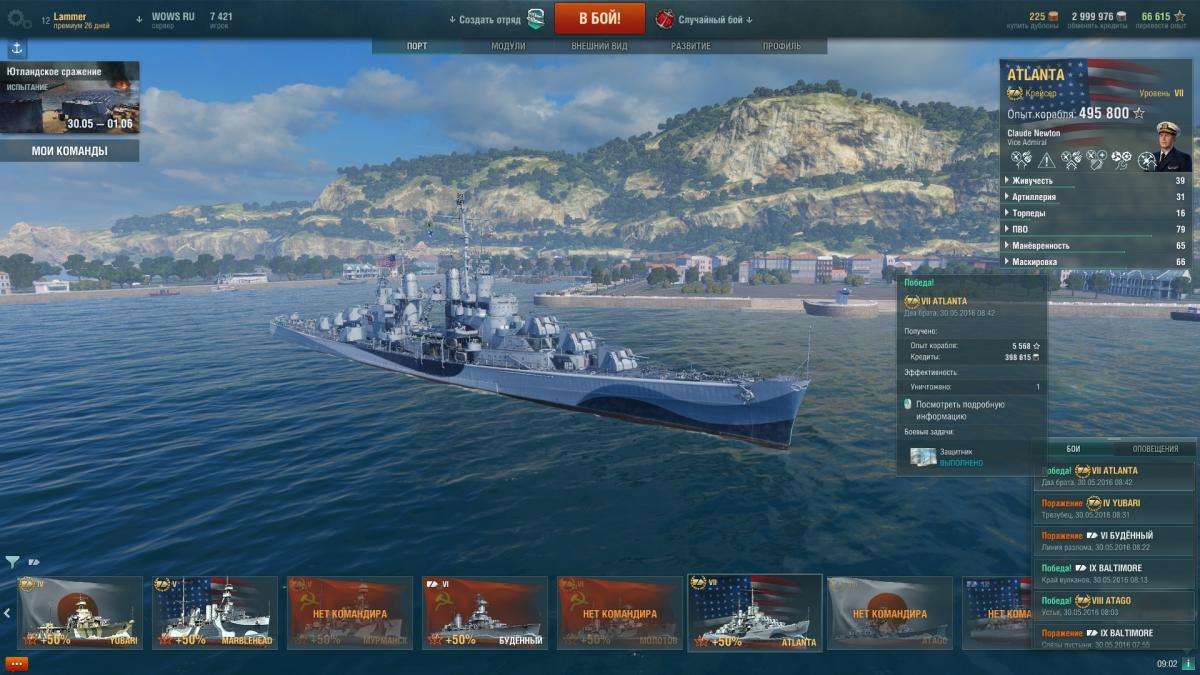1200x675 pixels.
Task: Show the ПРОФИЛЬ tab
Action: [x=782, y=46]
